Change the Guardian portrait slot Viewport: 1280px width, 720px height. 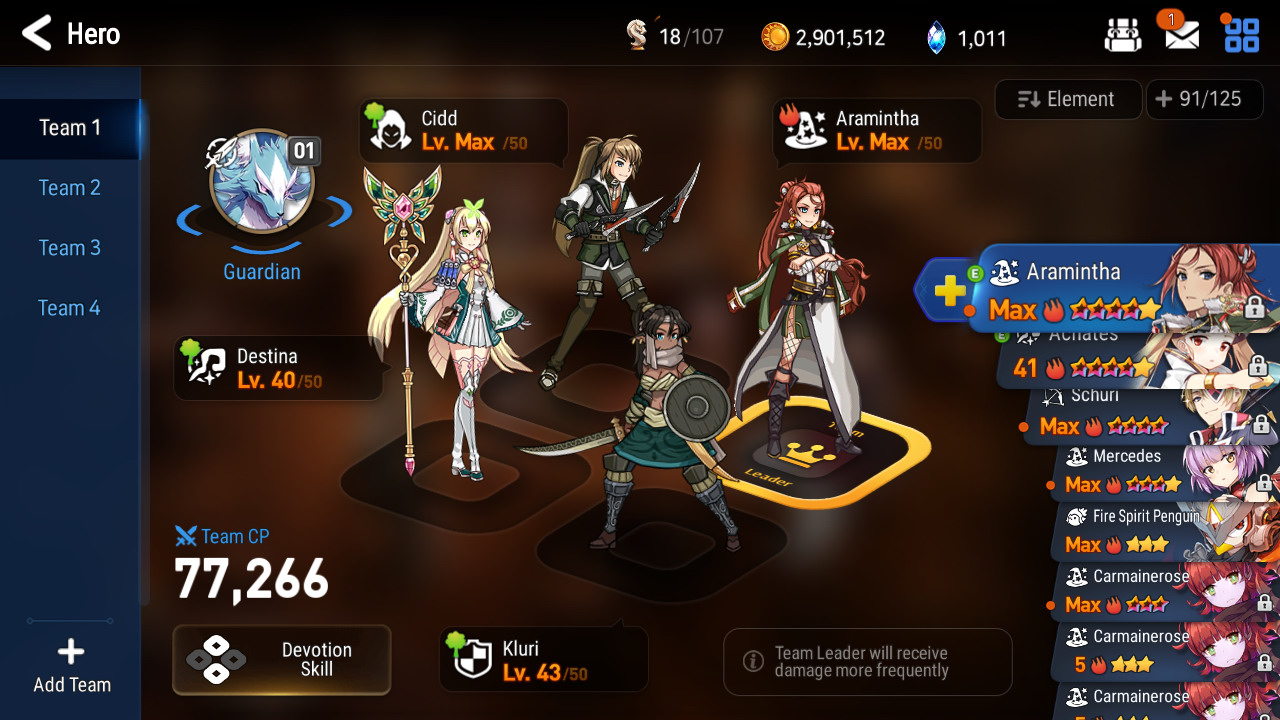click(x=262, y=182)
